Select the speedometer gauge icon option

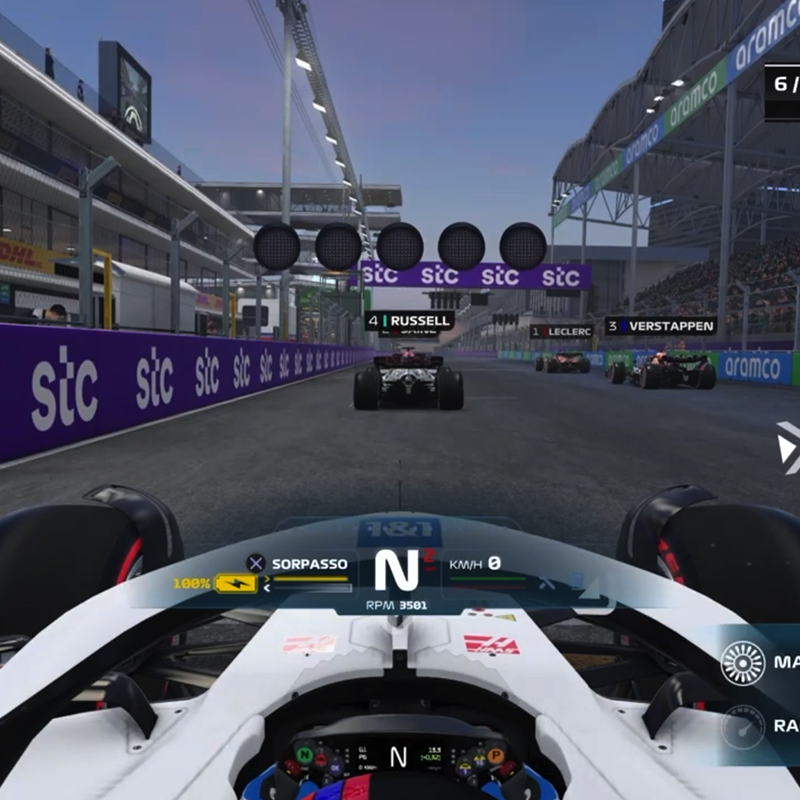(x=742, y=726)
